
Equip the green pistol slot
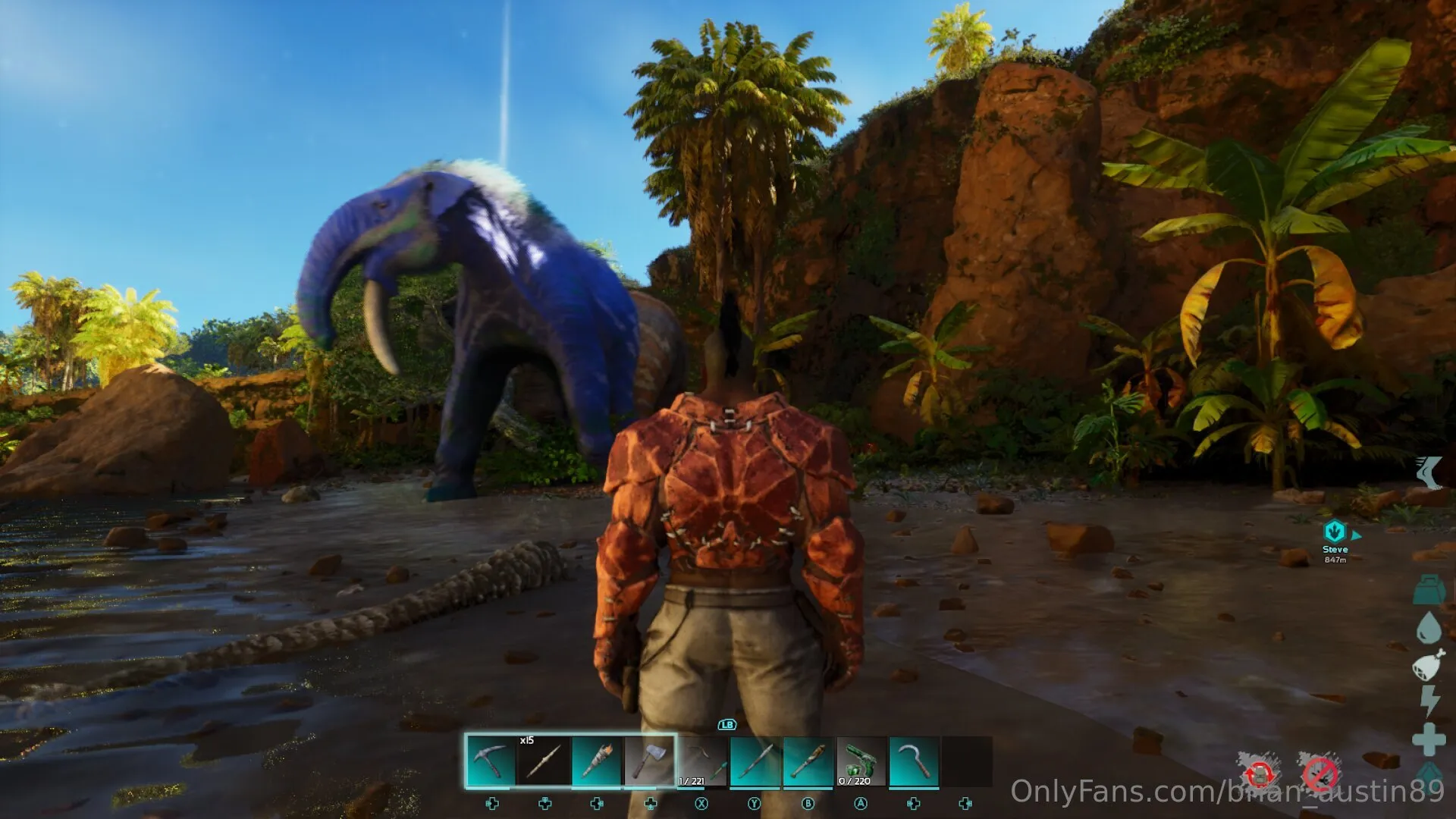pos(861,761)
